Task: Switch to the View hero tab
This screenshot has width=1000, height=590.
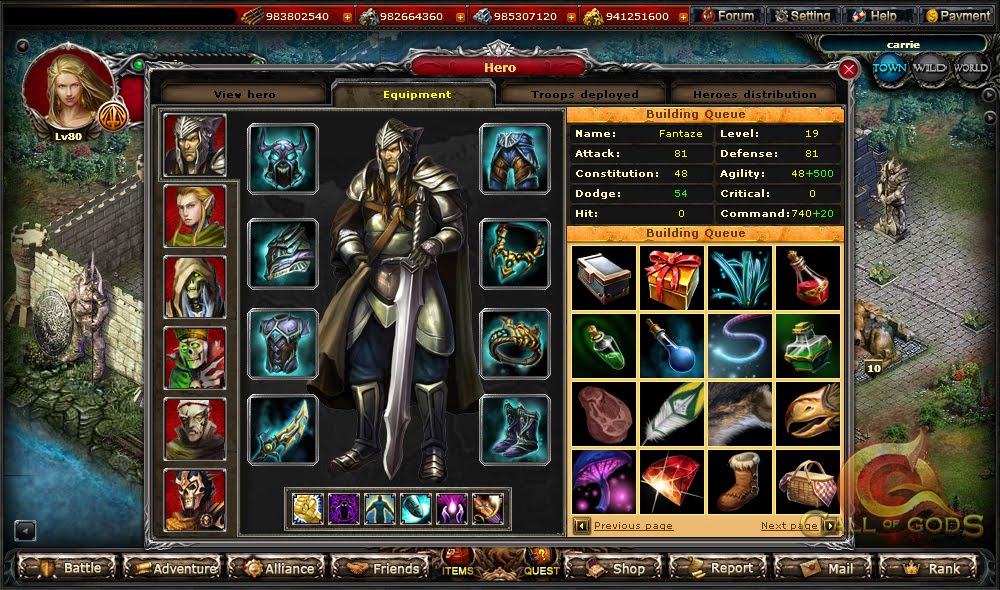Action: (x=243, y=94)
